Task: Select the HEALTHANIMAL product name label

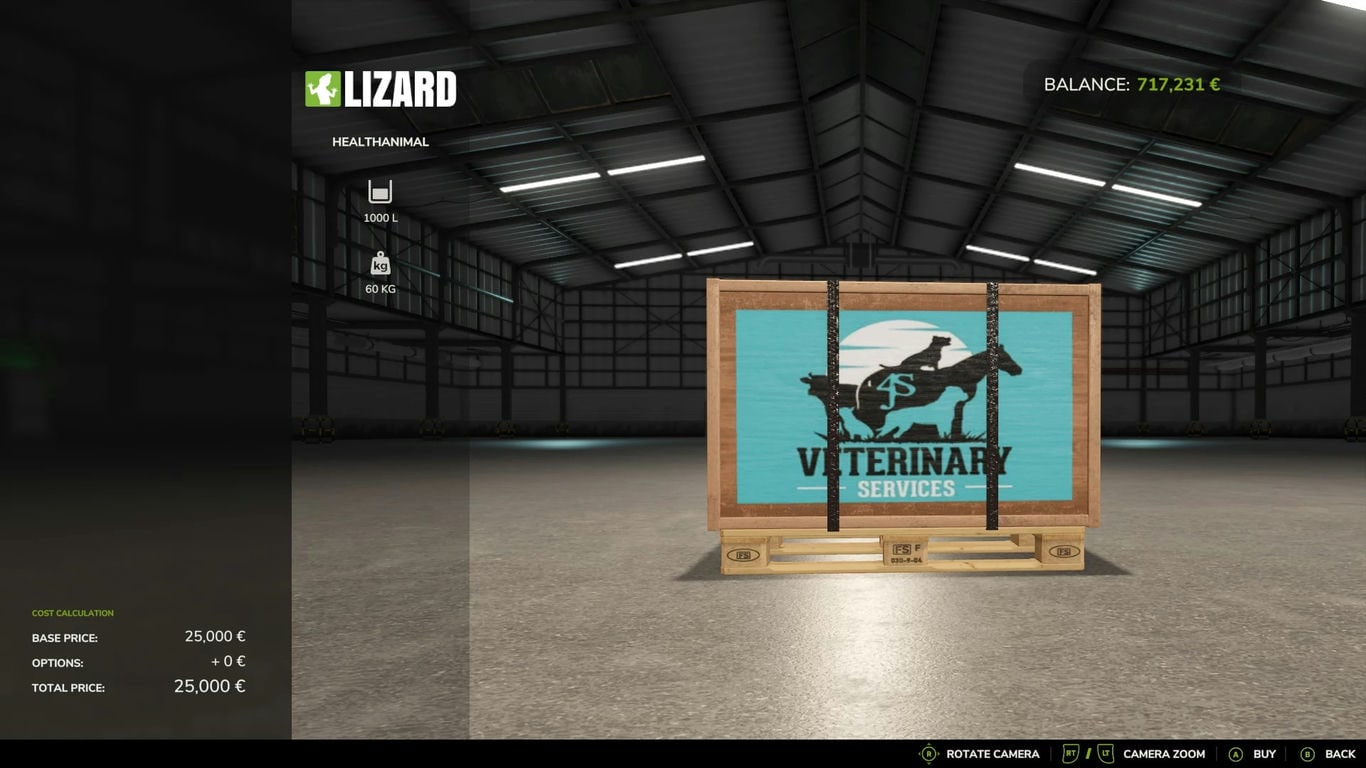Action: click(x=380, y=141)
